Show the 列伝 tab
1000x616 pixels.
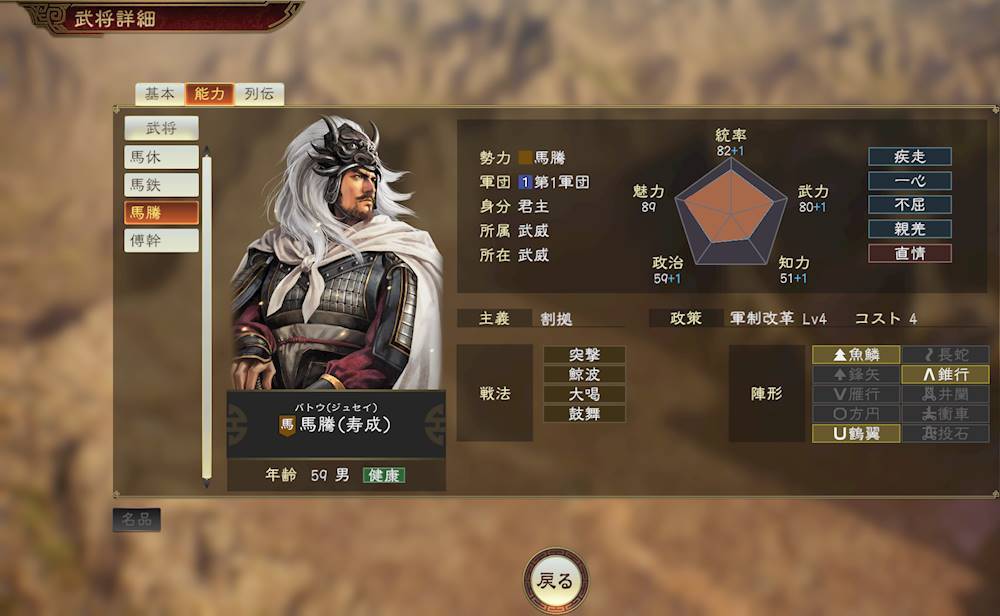click(260, 94)
